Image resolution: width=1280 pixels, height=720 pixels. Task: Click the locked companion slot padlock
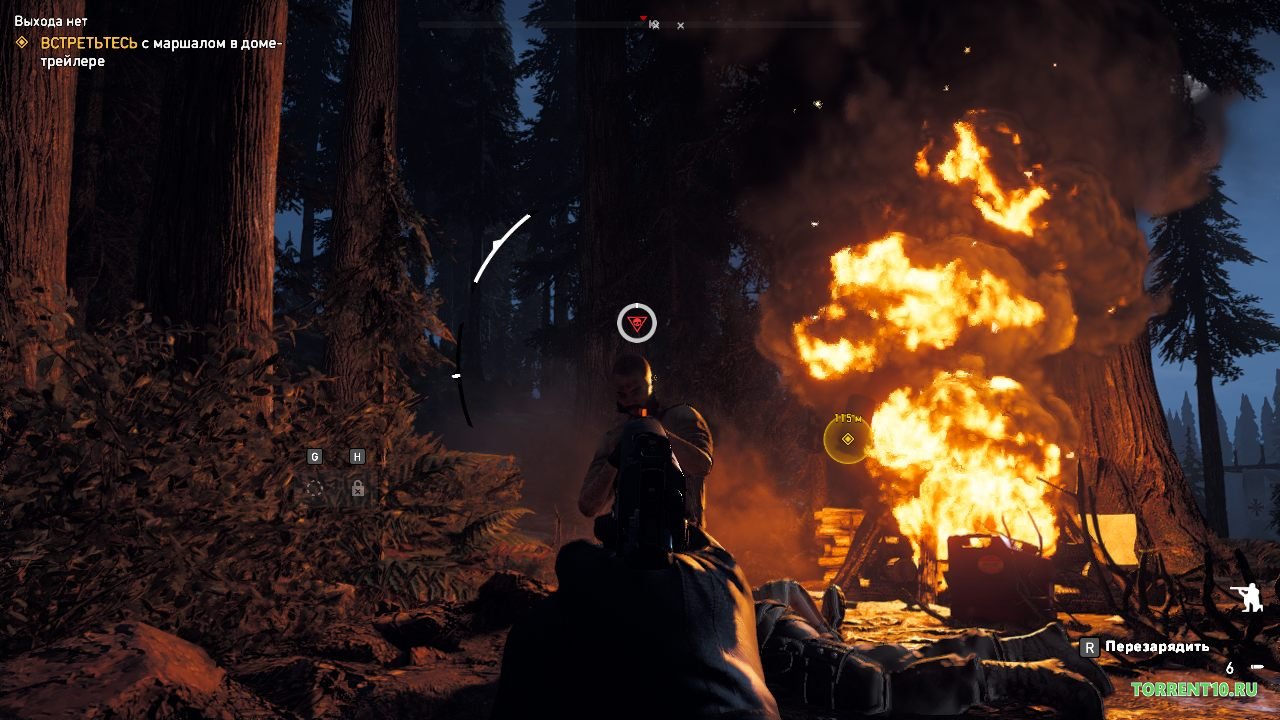click(x=357, y=488)
